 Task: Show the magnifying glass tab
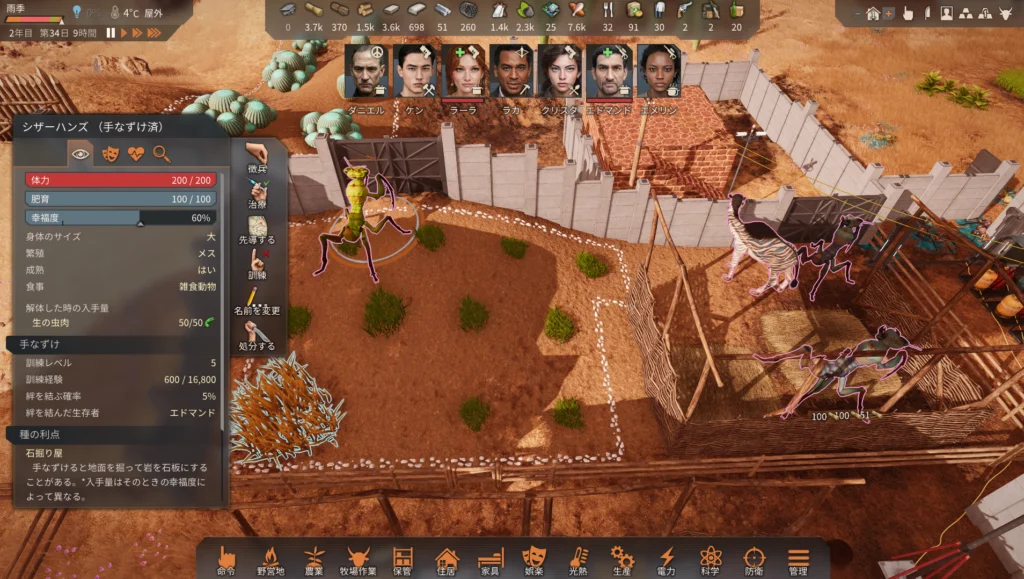tap(161, 153)
